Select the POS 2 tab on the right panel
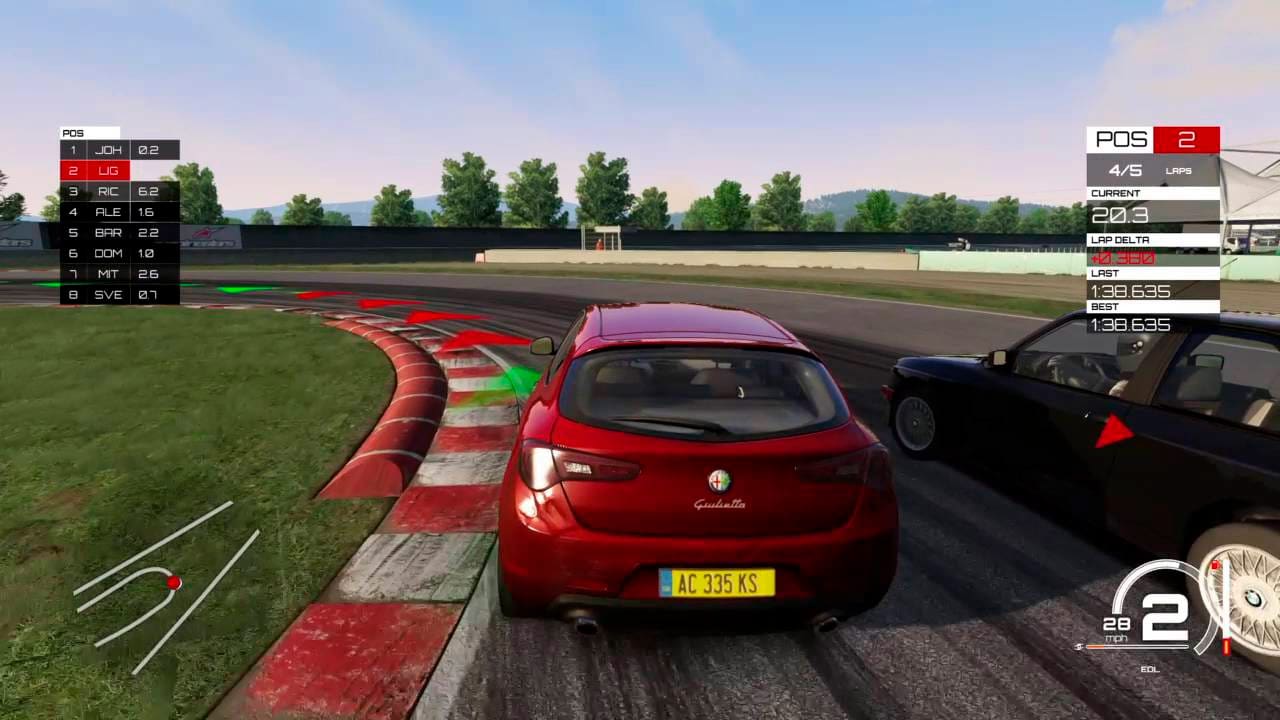This screenshot has width=1280, height=720. 1186,140
